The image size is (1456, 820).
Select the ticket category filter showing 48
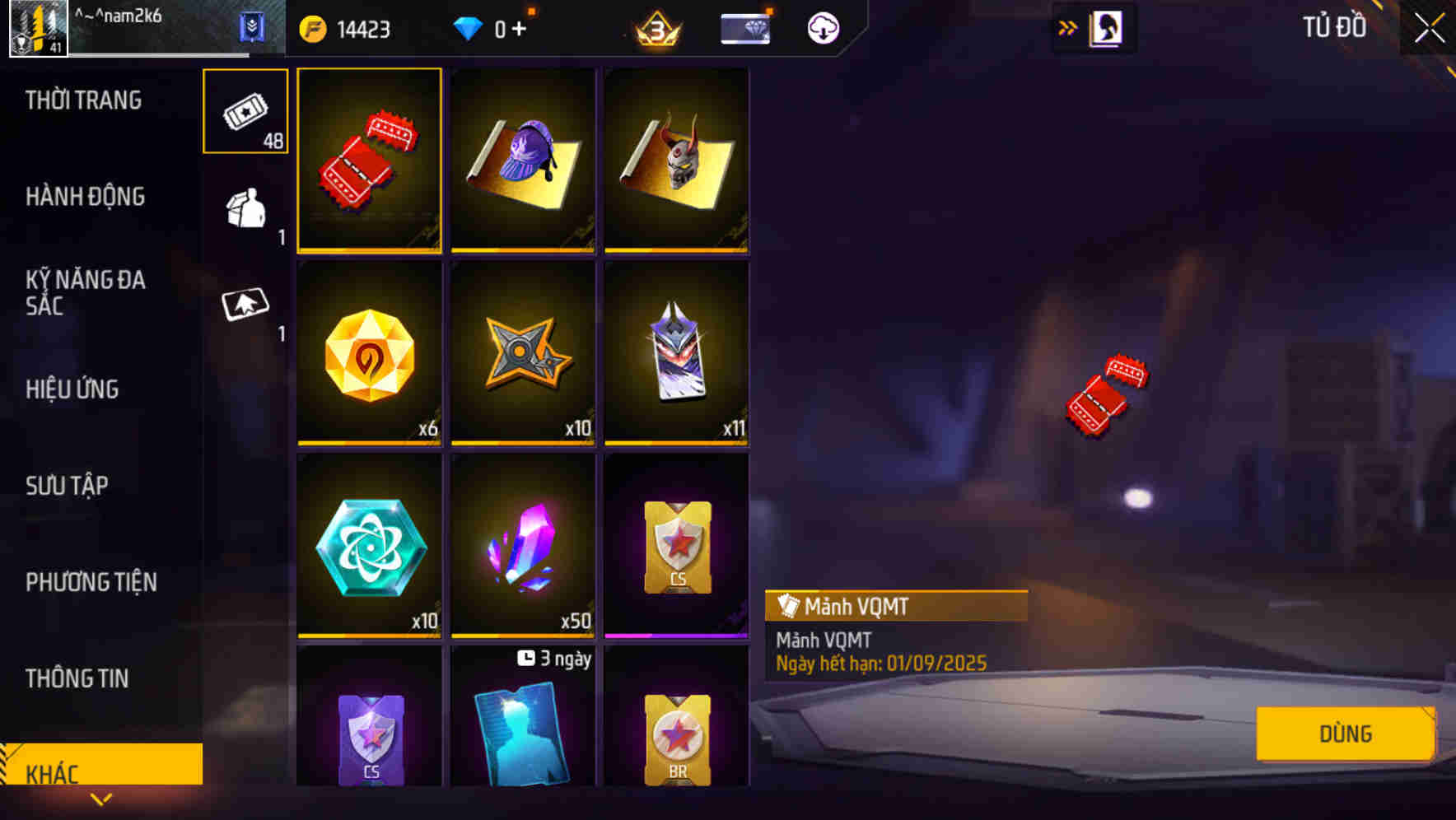pyautogui.click(x=245, y=111)
